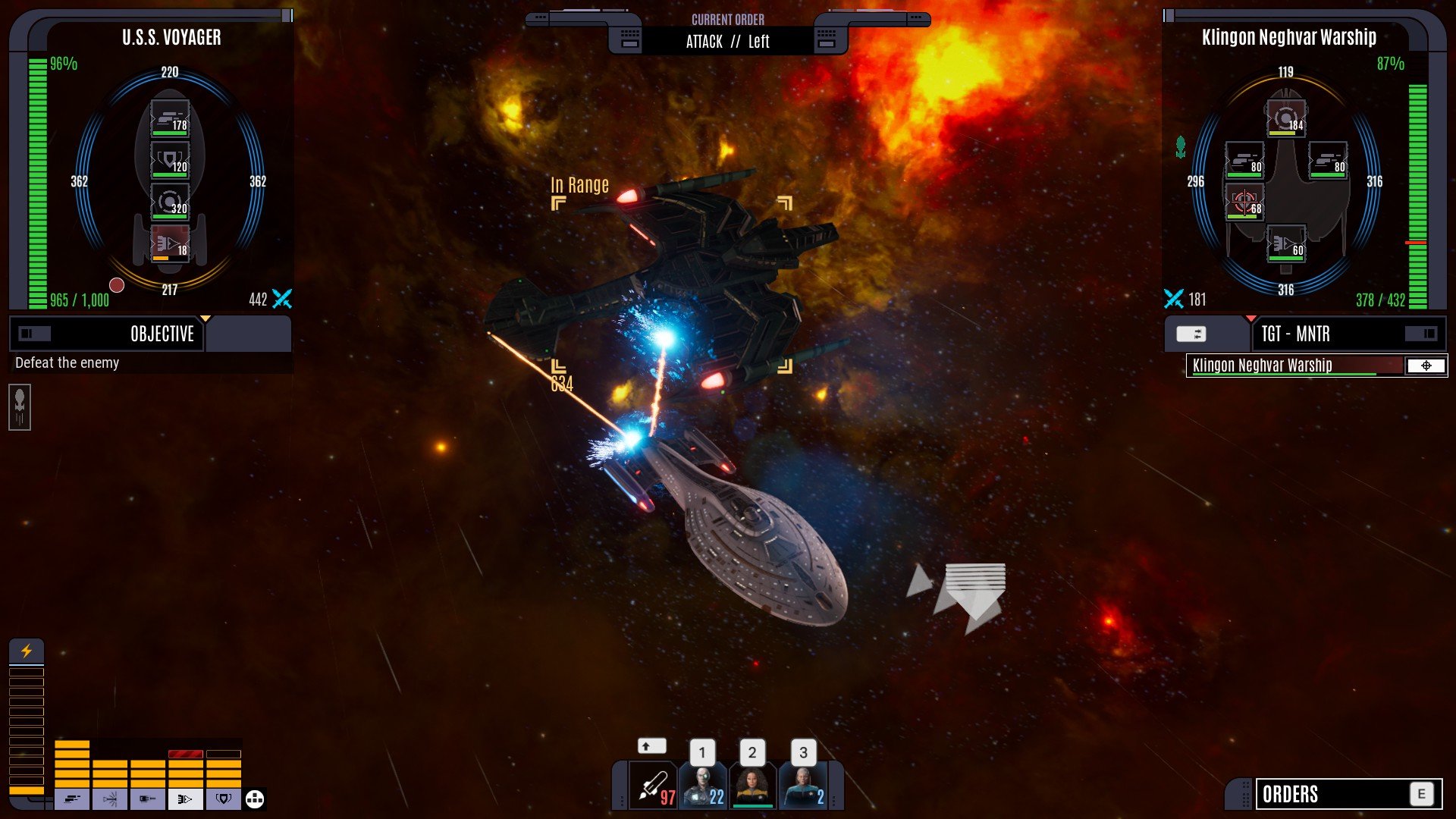
Task: Select Voyager's damaged engine subsystem showing 18
Action: pyautogui.click(x=170, y=244)
